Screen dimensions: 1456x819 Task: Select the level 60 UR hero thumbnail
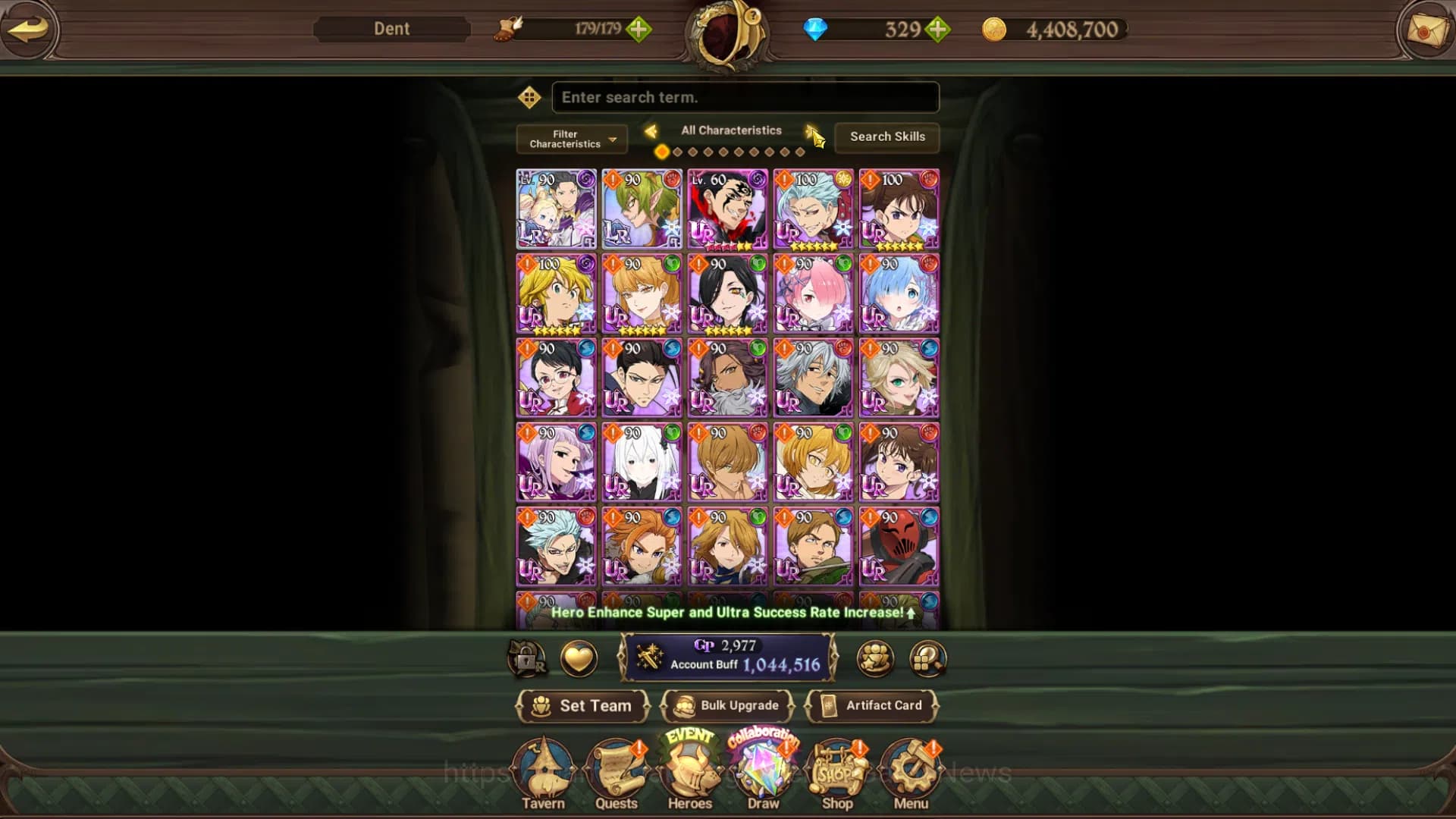coord(727,210)
